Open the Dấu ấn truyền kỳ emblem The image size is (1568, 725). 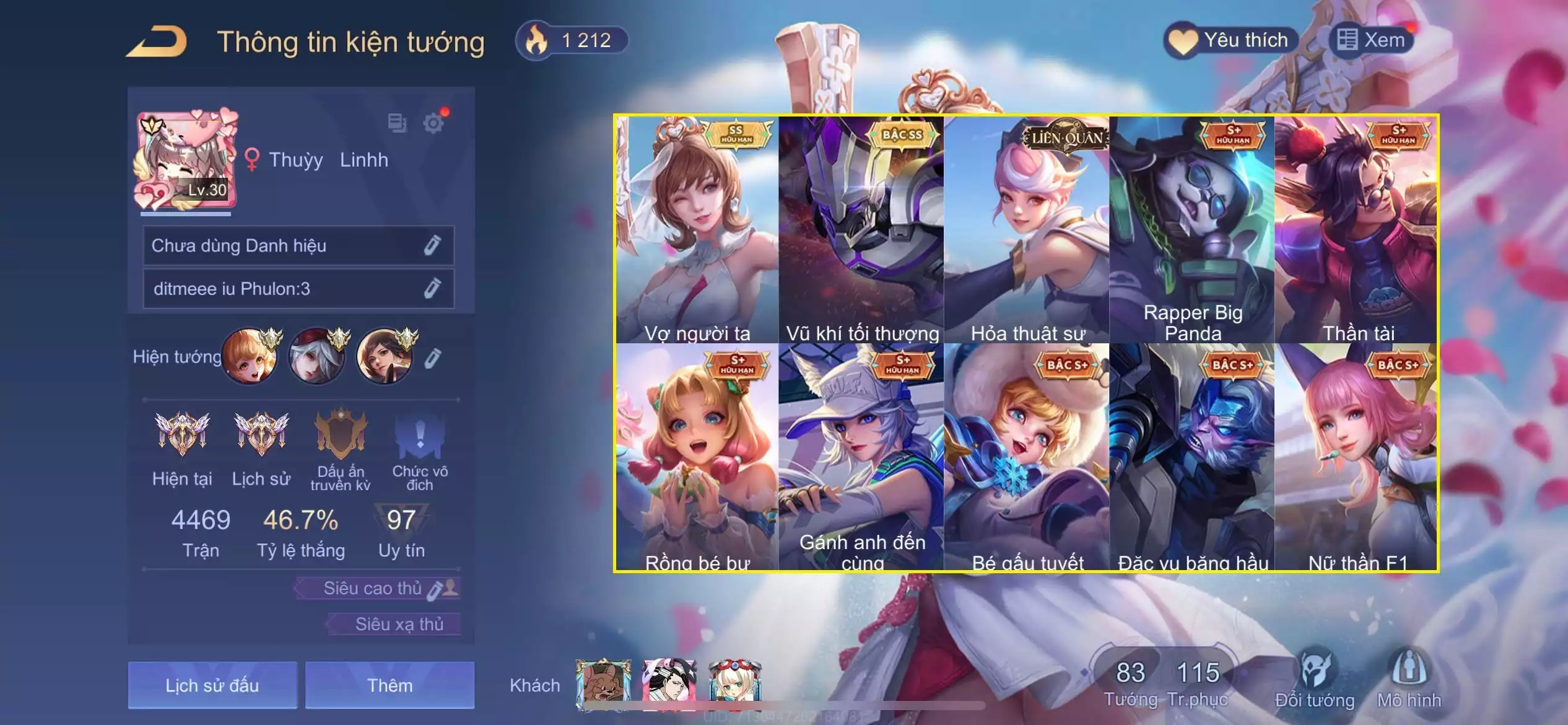[x=340, y=447]
